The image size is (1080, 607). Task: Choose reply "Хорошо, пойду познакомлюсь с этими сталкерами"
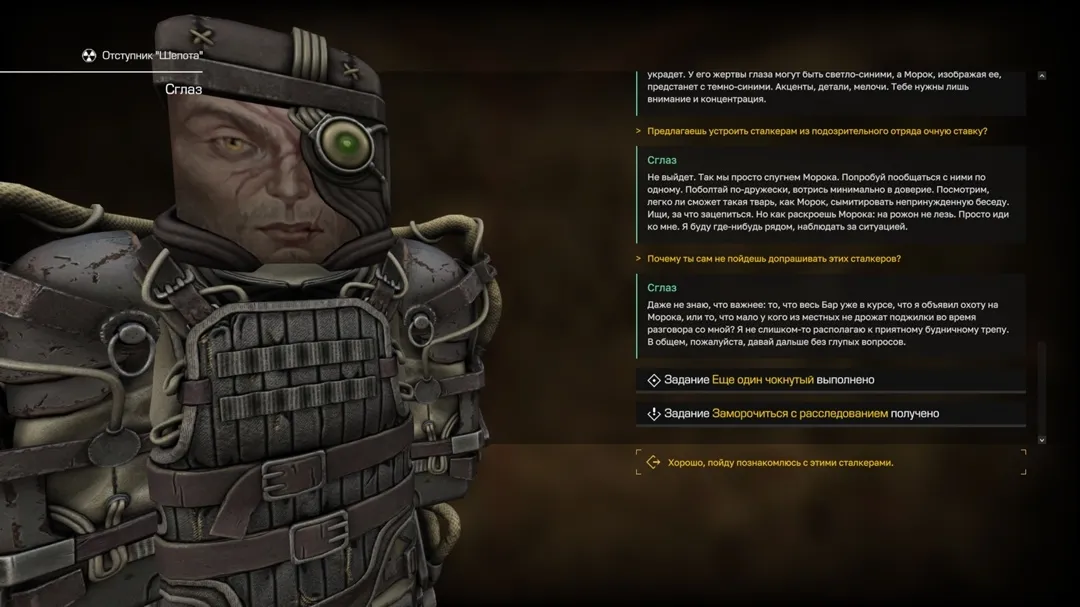click(x=780, y=463)
